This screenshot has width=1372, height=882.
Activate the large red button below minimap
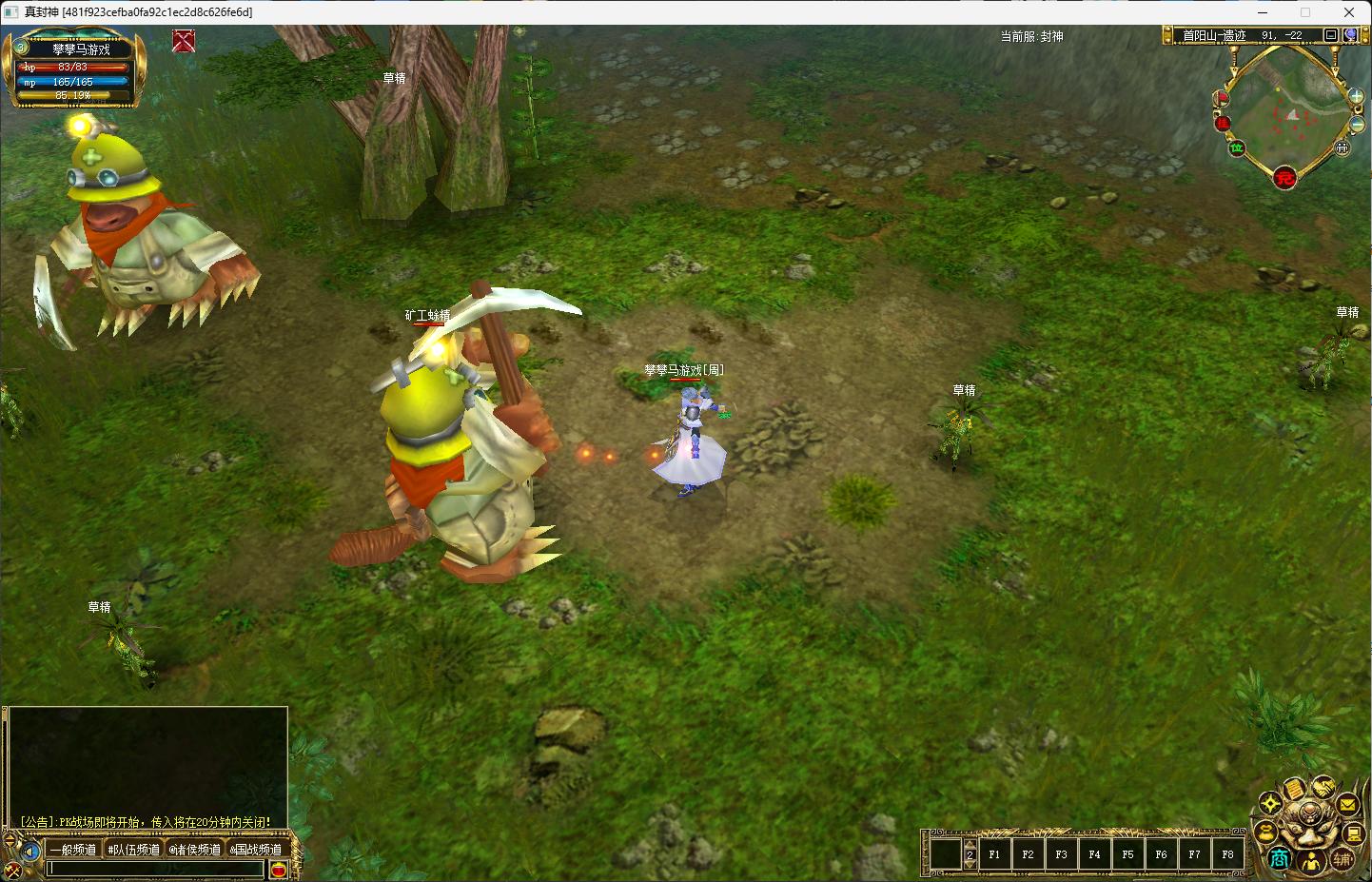[x=1285, y=176]
